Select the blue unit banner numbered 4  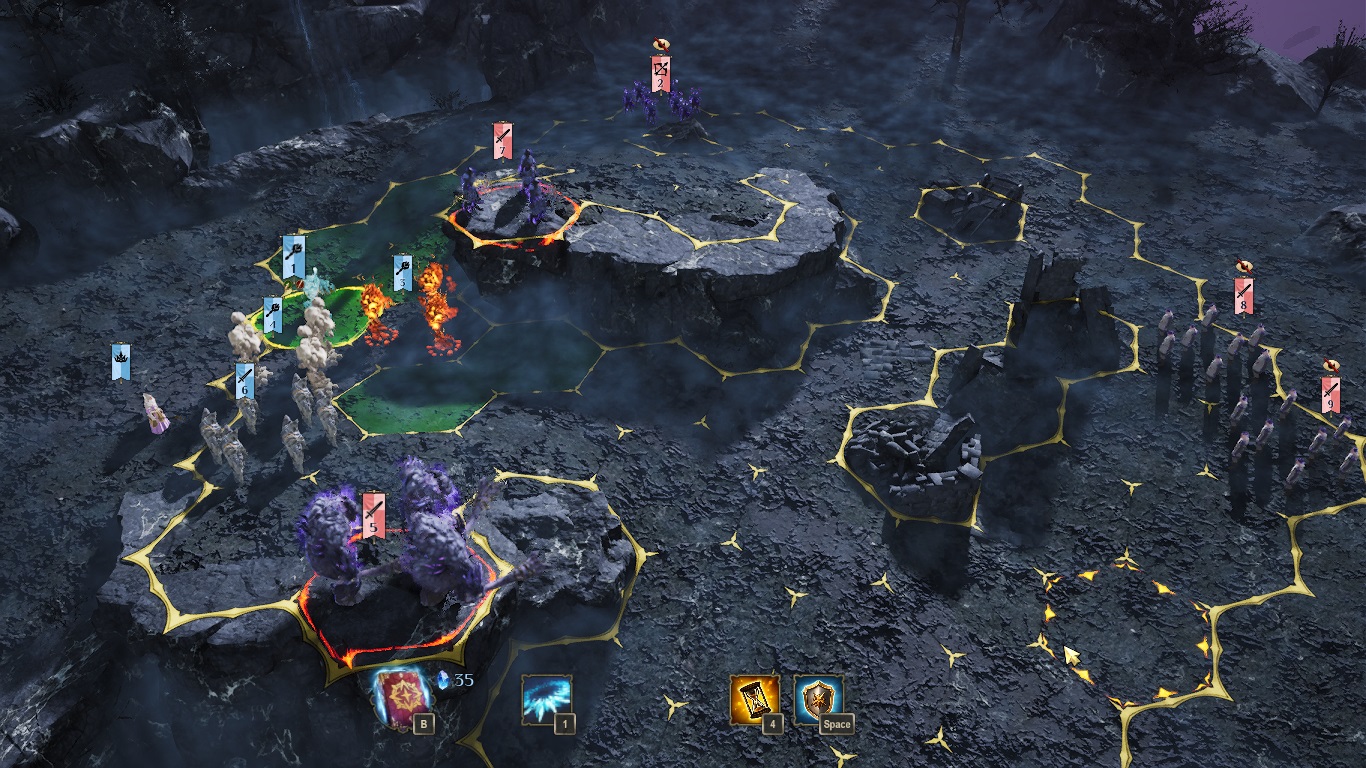pyautogui.click(x=272, y=315)
